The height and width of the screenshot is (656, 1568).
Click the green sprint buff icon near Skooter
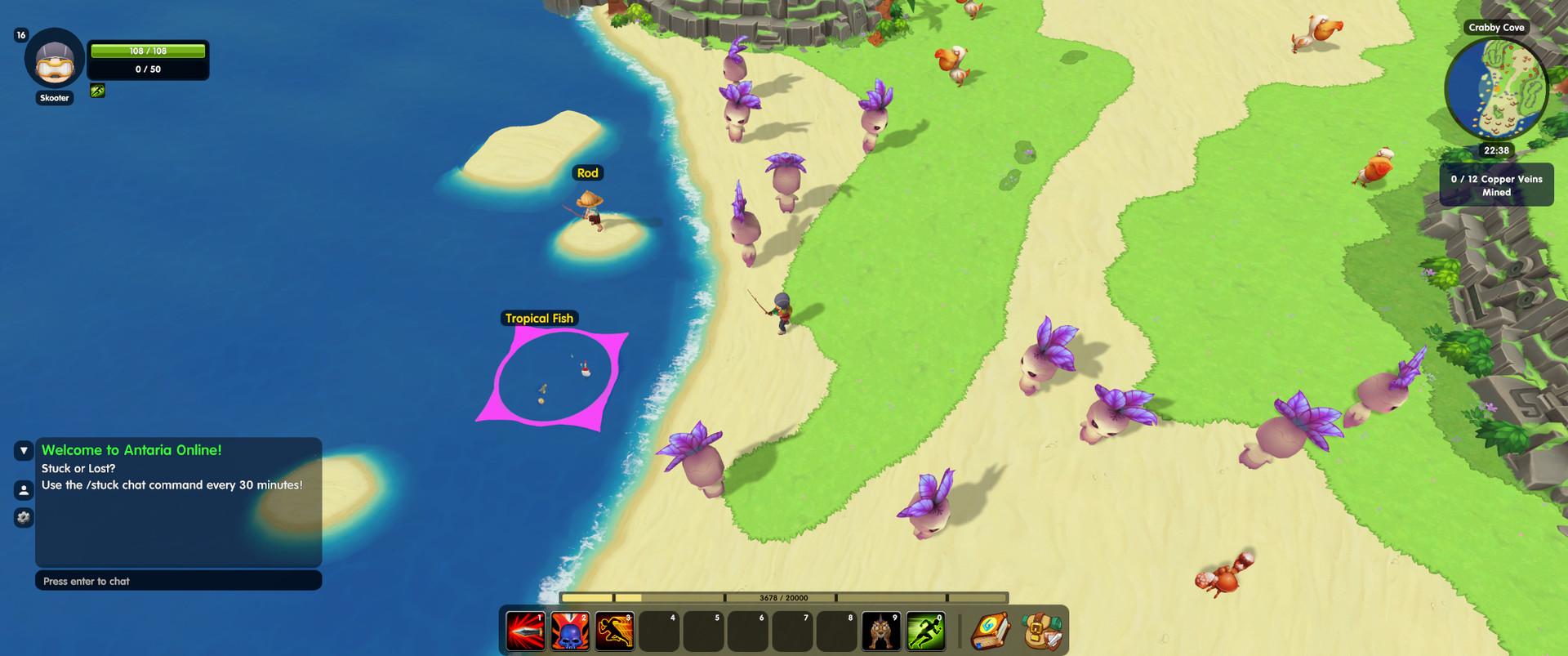(98, 91)
